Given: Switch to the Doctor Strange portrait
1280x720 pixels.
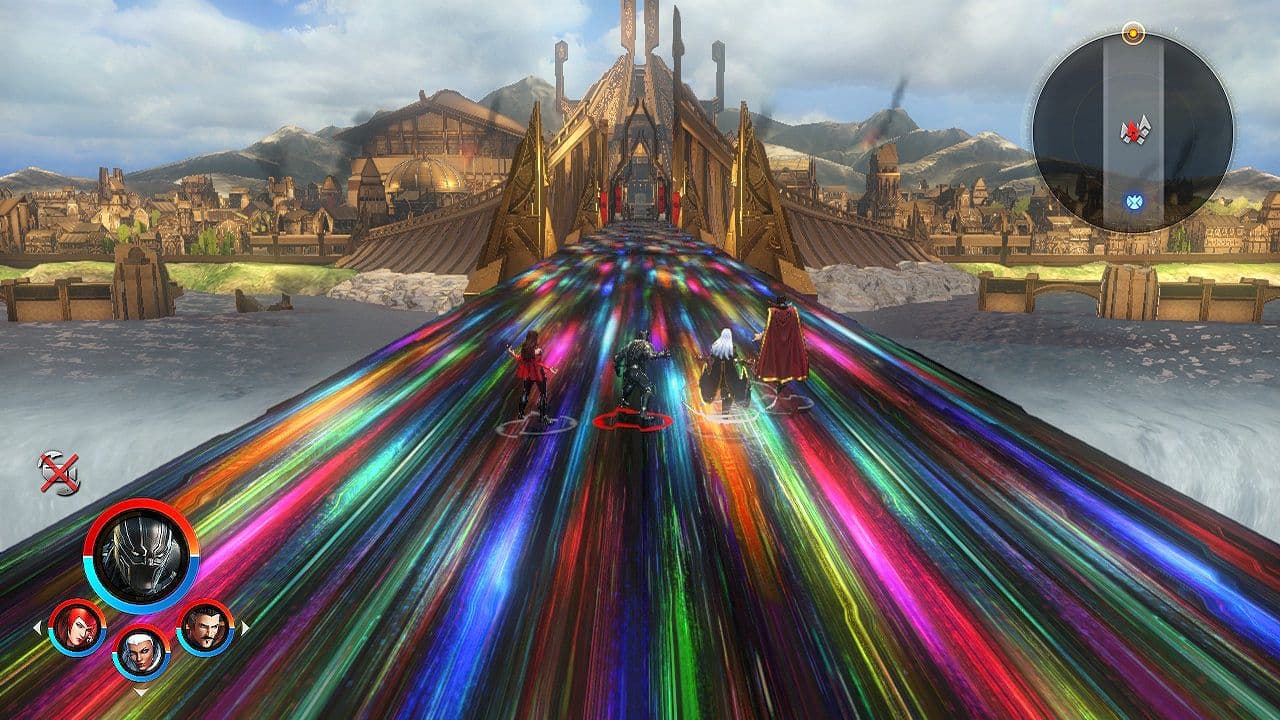Looking at the screenshot, I should pos(205,627).
